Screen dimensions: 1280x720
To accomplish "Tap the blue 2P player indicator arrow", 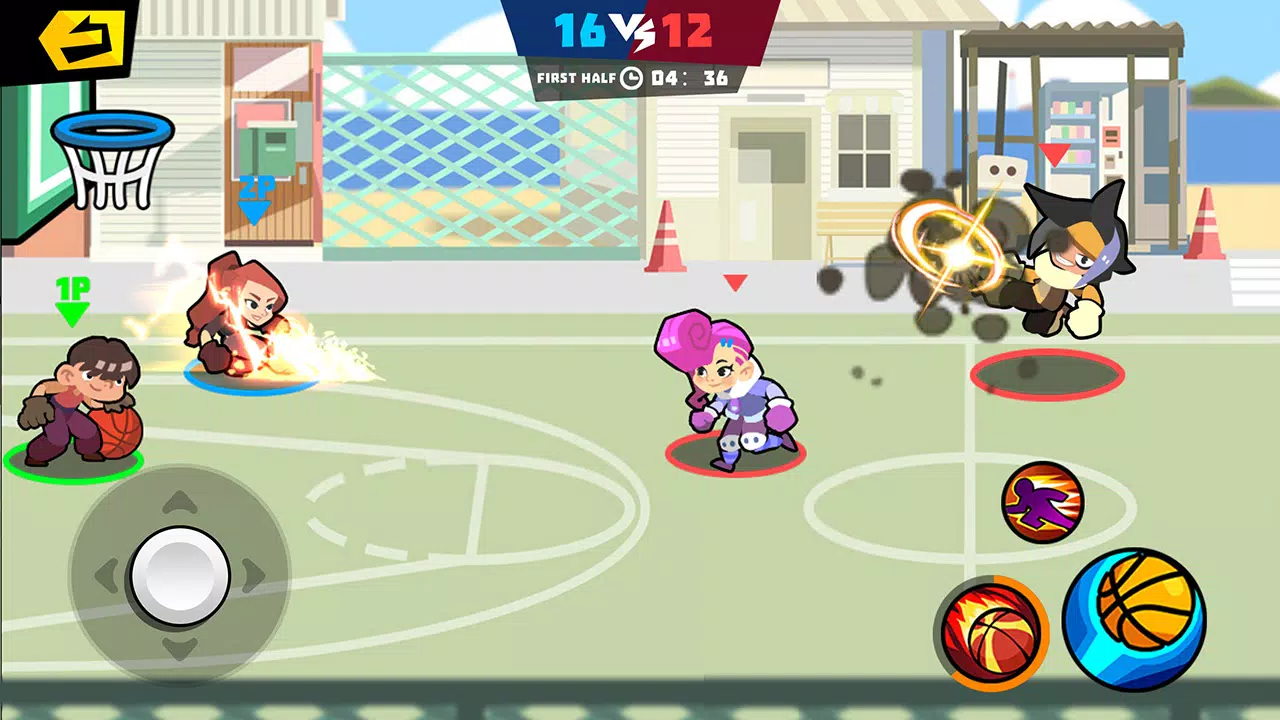I will pyautogui.click(x=255, y=202).
